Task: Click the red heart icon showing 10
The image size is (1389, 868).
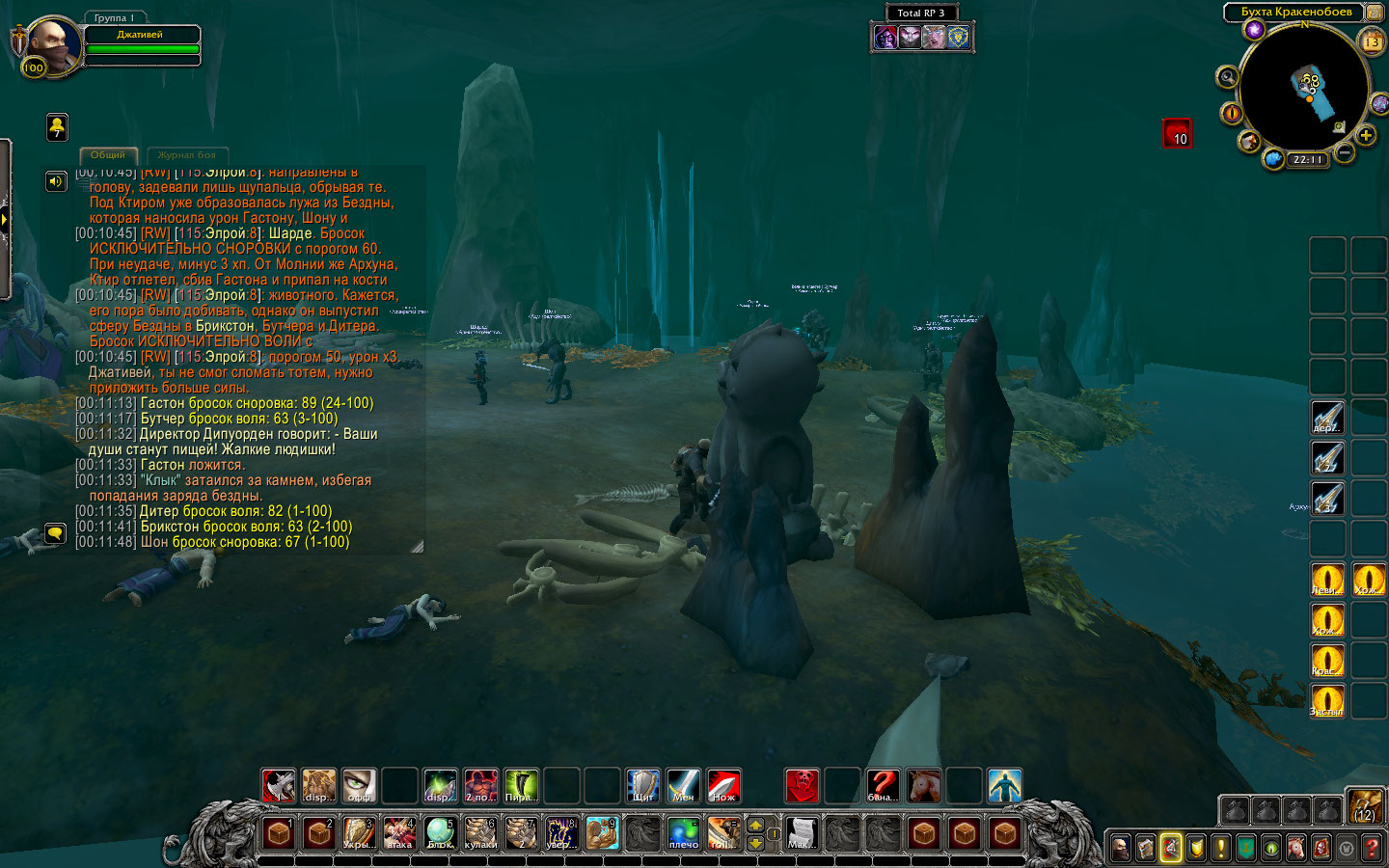Action: click(1177, 133)
